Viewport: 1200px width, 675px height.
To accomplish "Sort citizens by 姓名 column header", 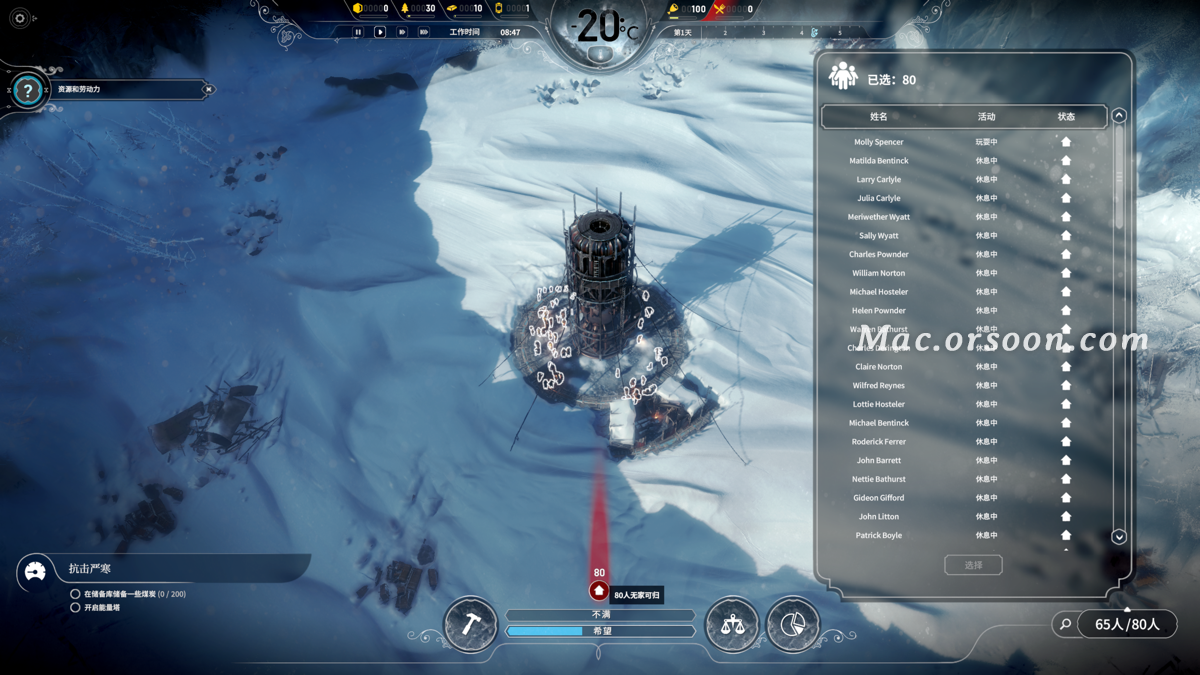I will [879, 117].
